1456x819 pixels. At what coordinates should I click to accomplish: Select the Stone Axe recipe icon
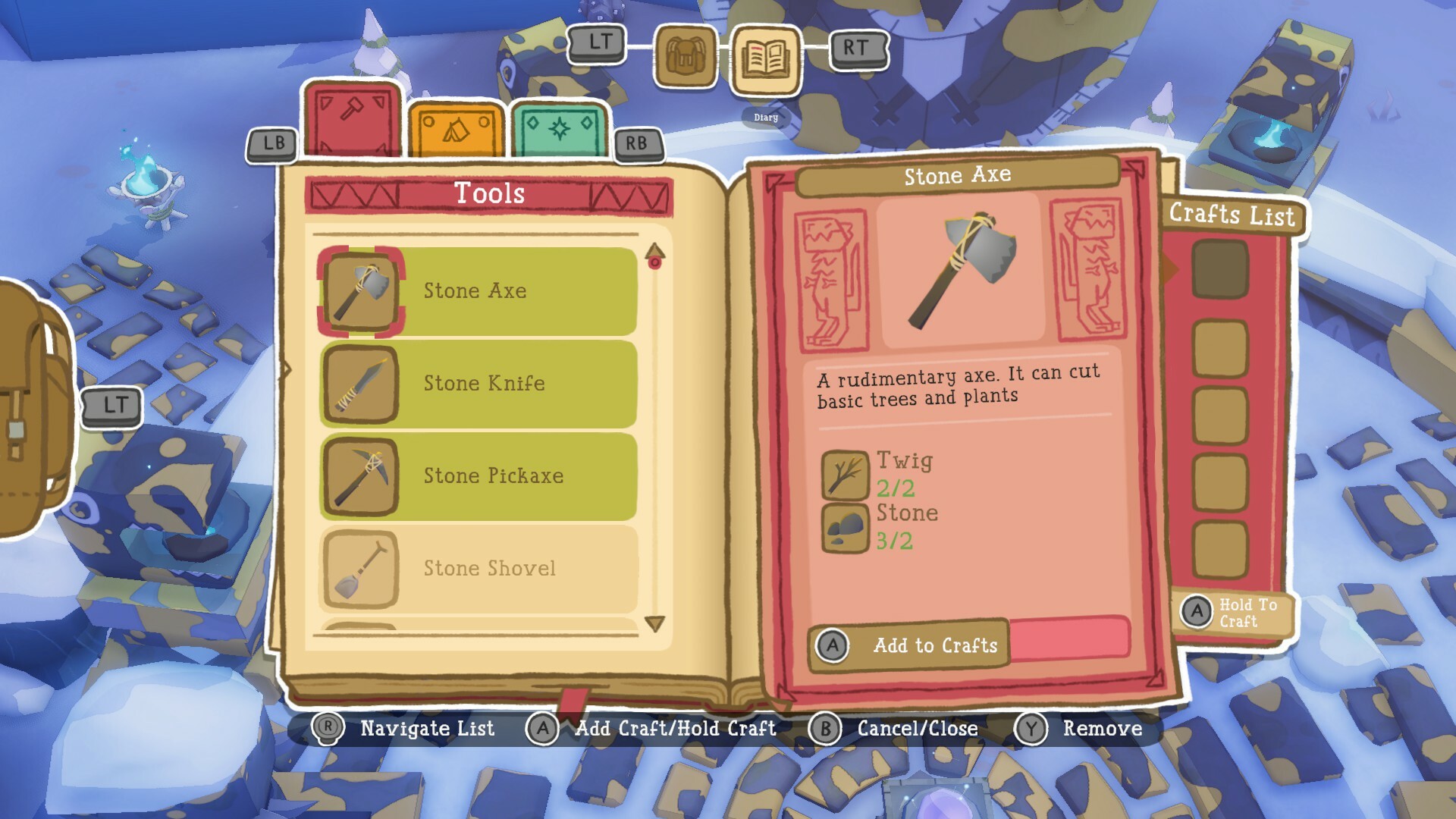[x=362, y=291]
